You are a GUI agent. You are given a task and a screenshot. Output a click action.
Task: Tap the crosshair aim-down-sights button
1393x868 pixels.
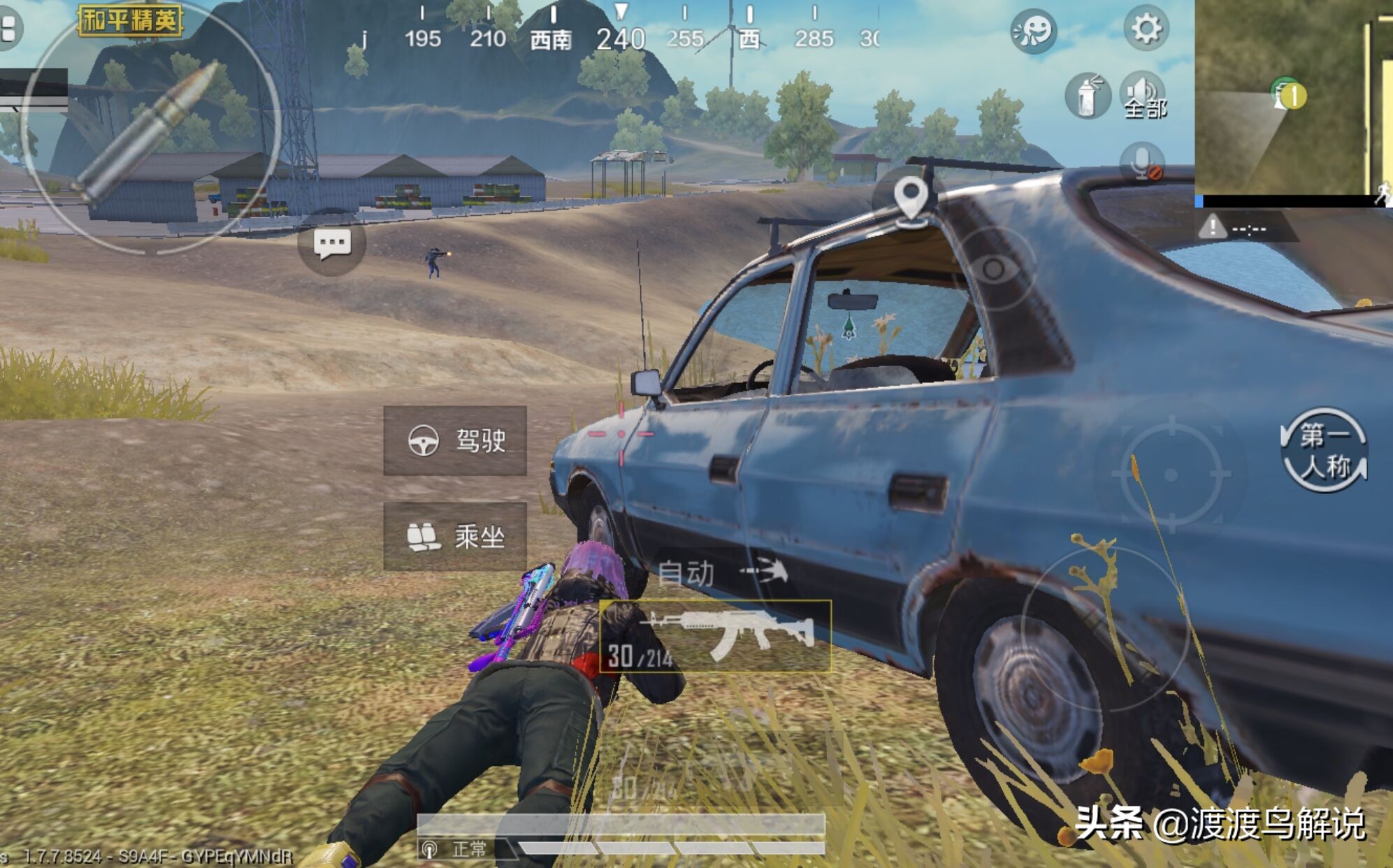click(x=1171, y=475)
